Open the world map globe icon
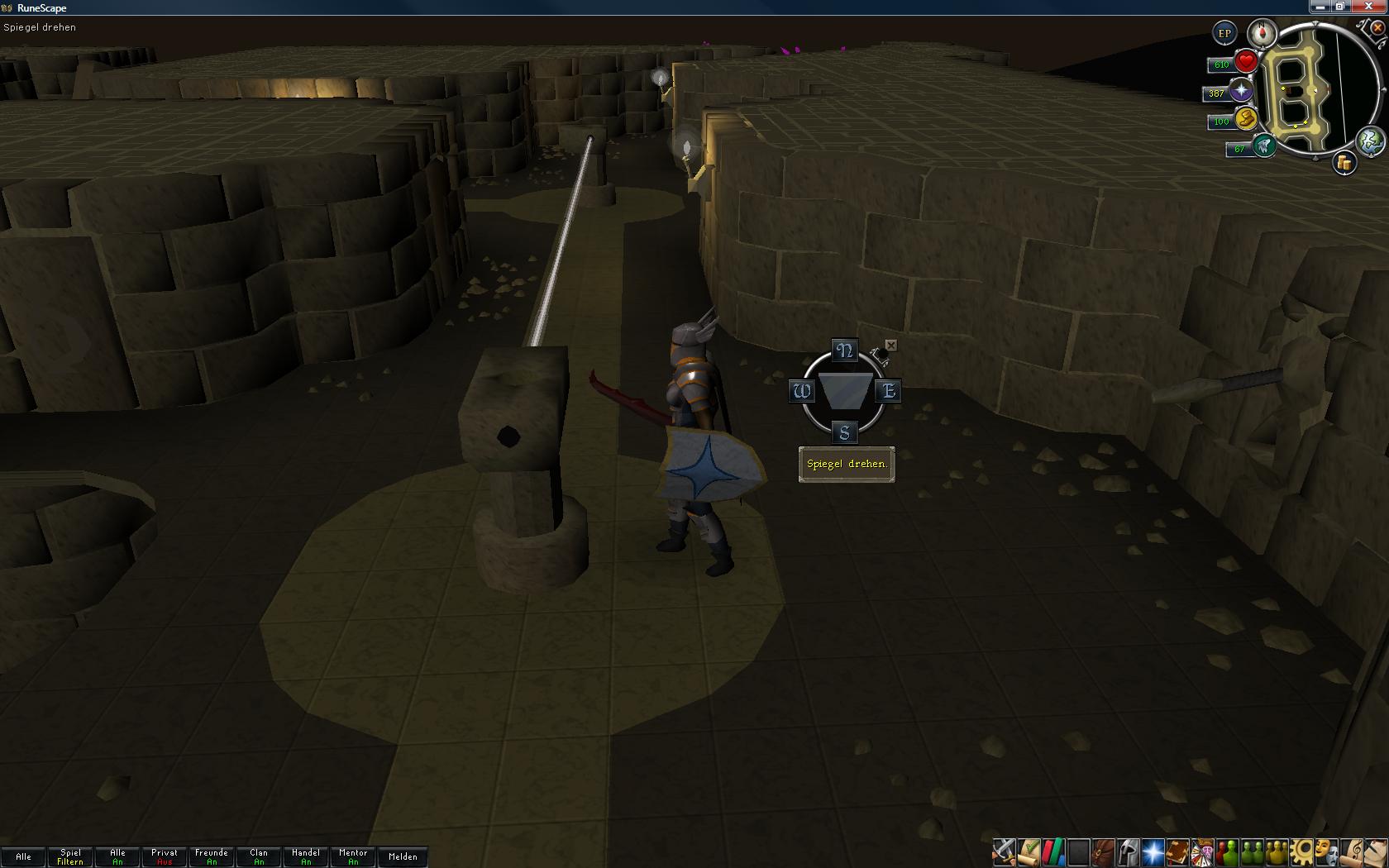Screen dimensions: 1389x868 (1371, 141)
